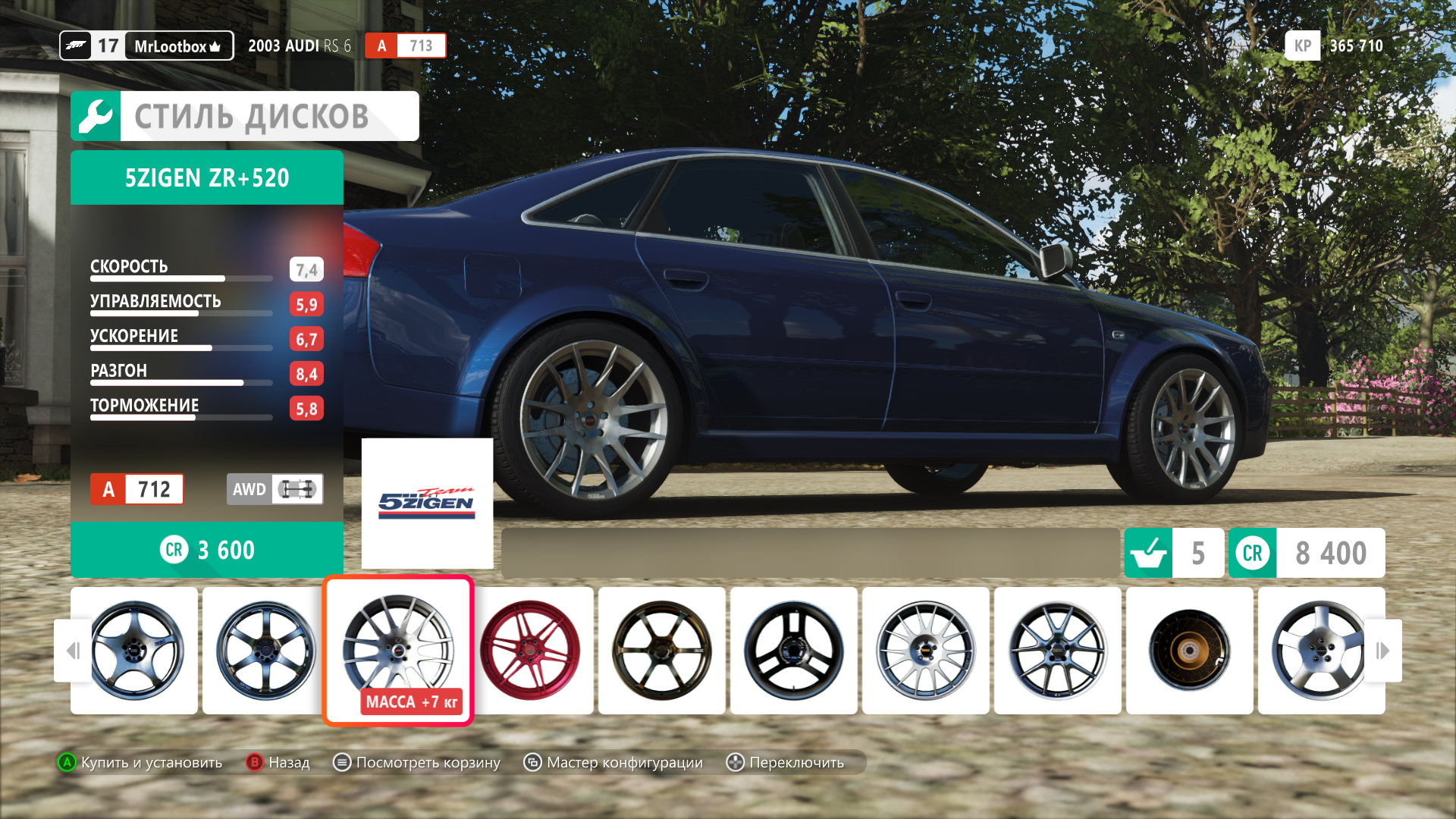The width and height of the screenshot is (1456, 819).
Task: Pick the chrome six-spoke wheel thumbnail
Action: (x=265, y=650)
